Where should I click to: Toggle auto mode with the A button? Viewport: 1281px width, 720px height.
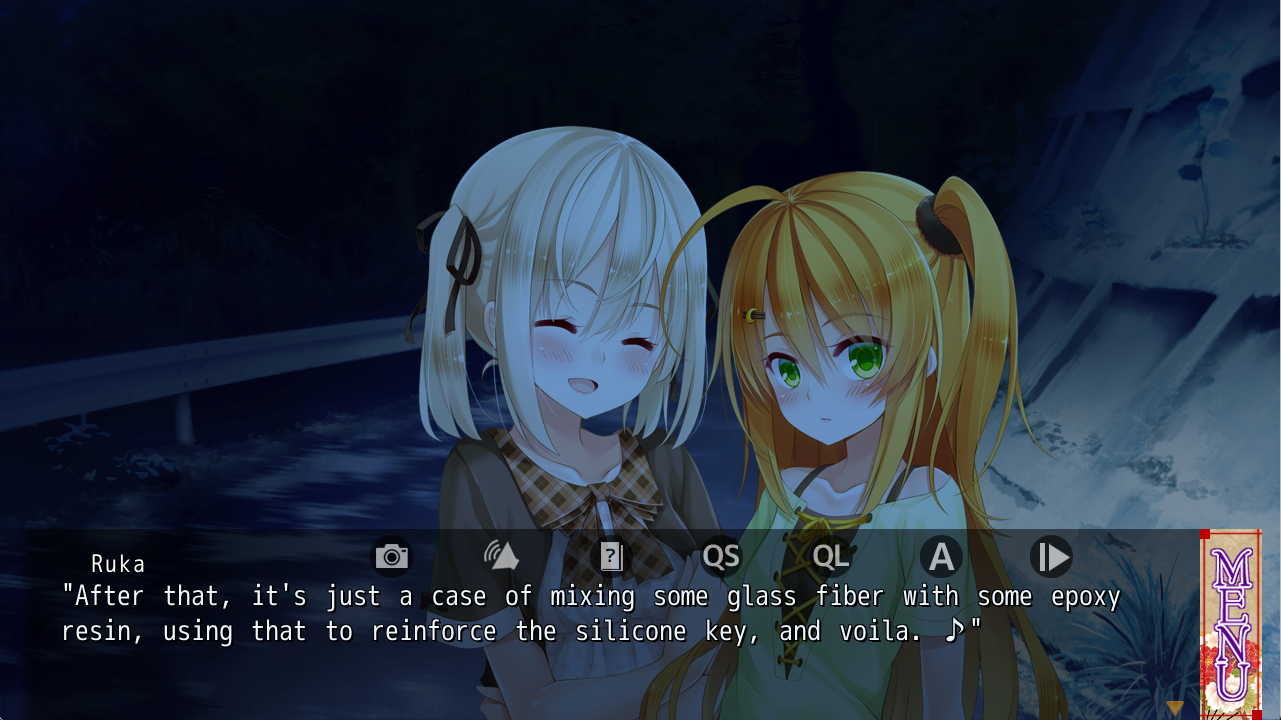[x=941, y=556]
